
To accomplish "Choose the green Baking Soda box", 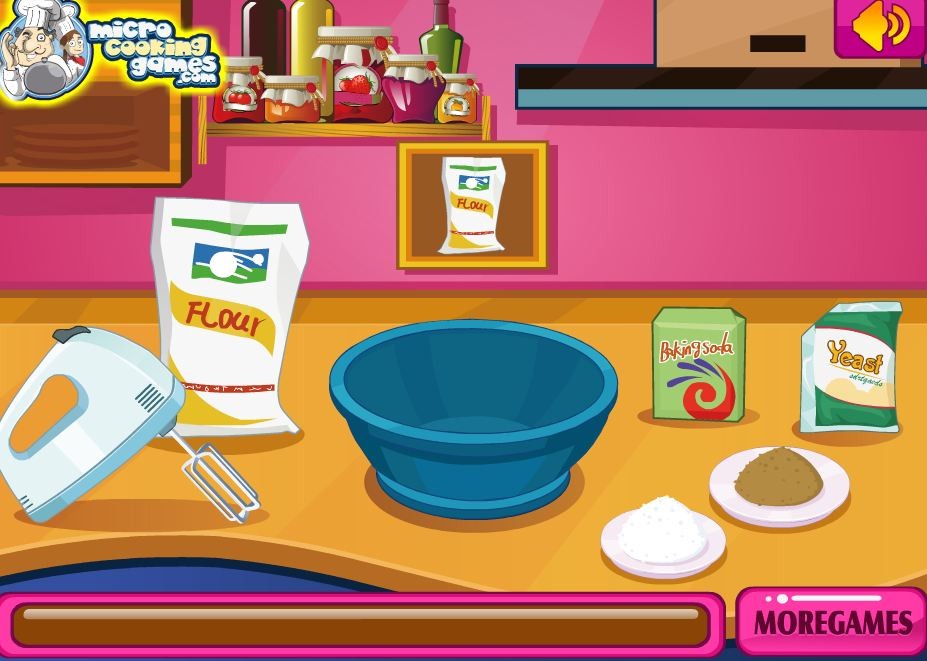I will click(x=698, y=364).
